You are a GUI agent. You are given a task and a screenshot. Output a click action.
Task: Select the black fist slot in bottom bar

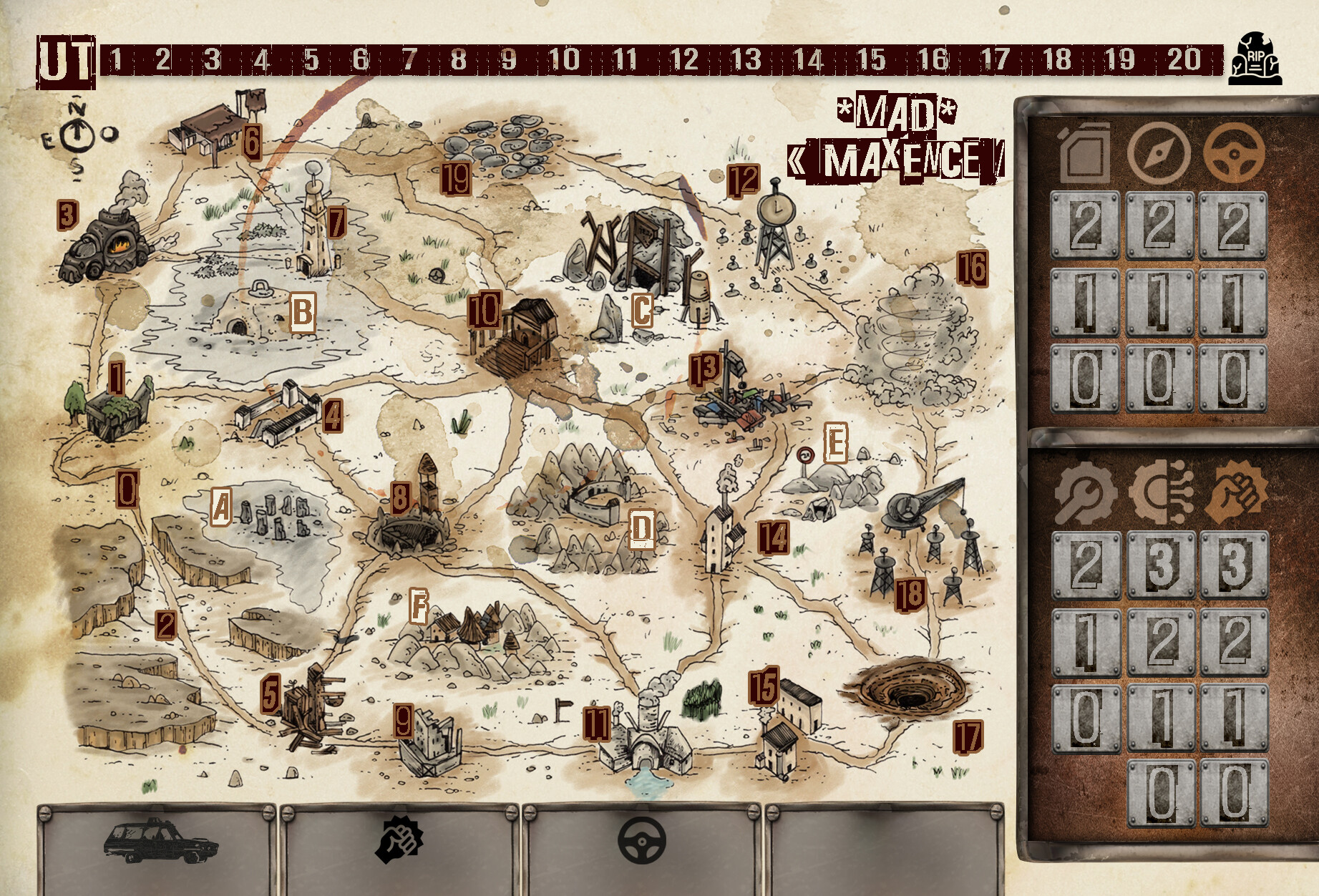coord(399,840)
